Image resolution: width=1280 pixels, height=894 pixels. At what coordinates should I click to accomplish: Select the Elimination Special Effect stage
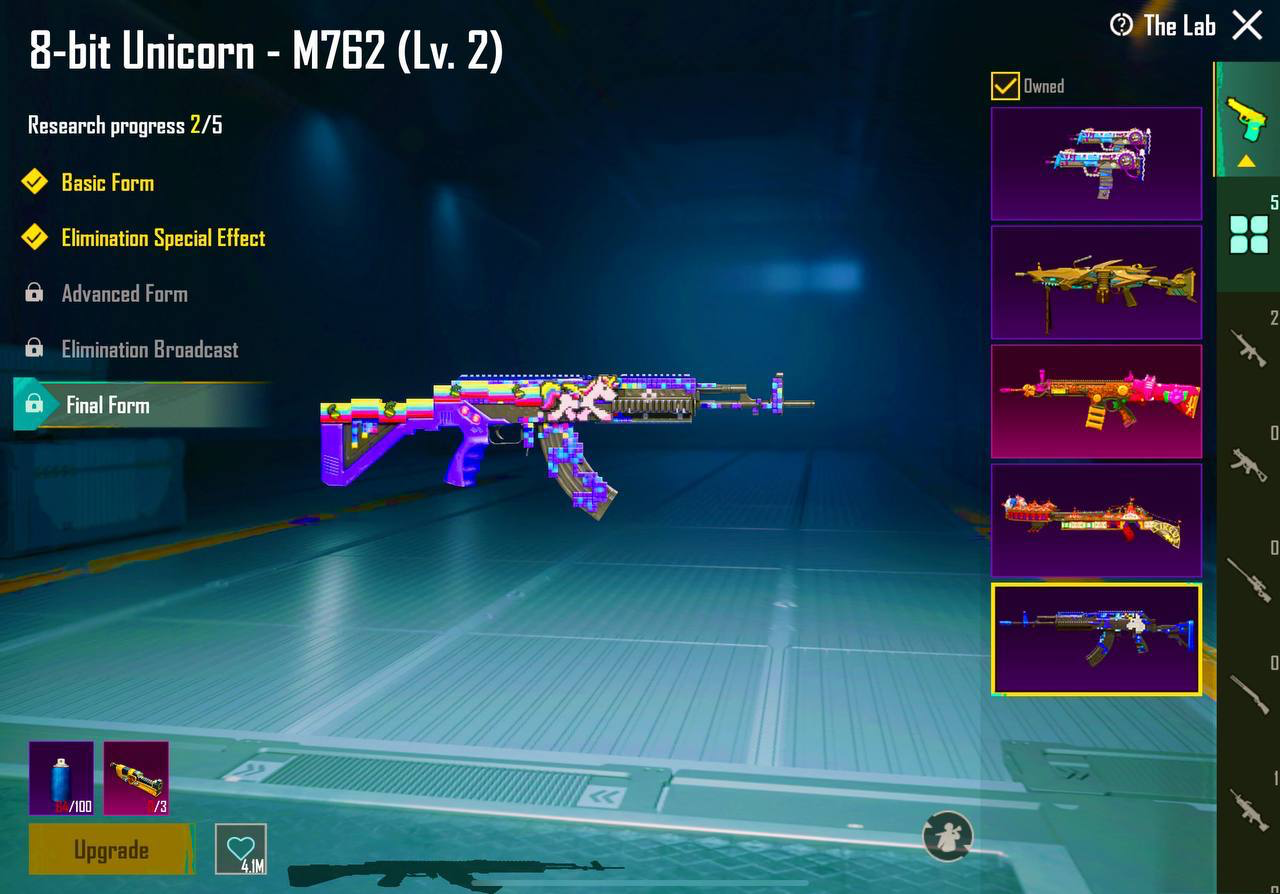pyautogui.click(x=163, y=238)
